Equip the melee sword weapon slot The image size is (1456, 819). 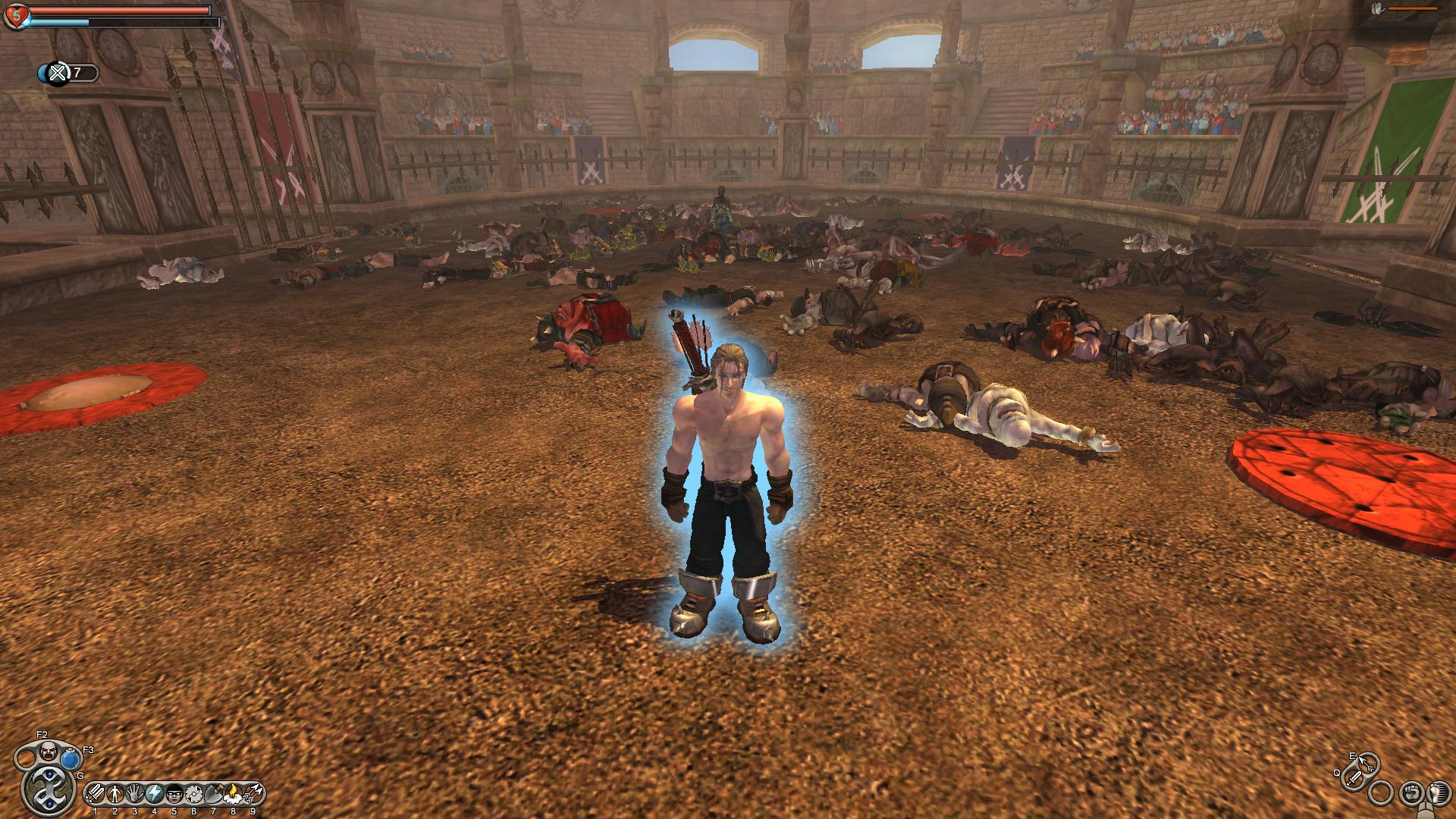1354,778
